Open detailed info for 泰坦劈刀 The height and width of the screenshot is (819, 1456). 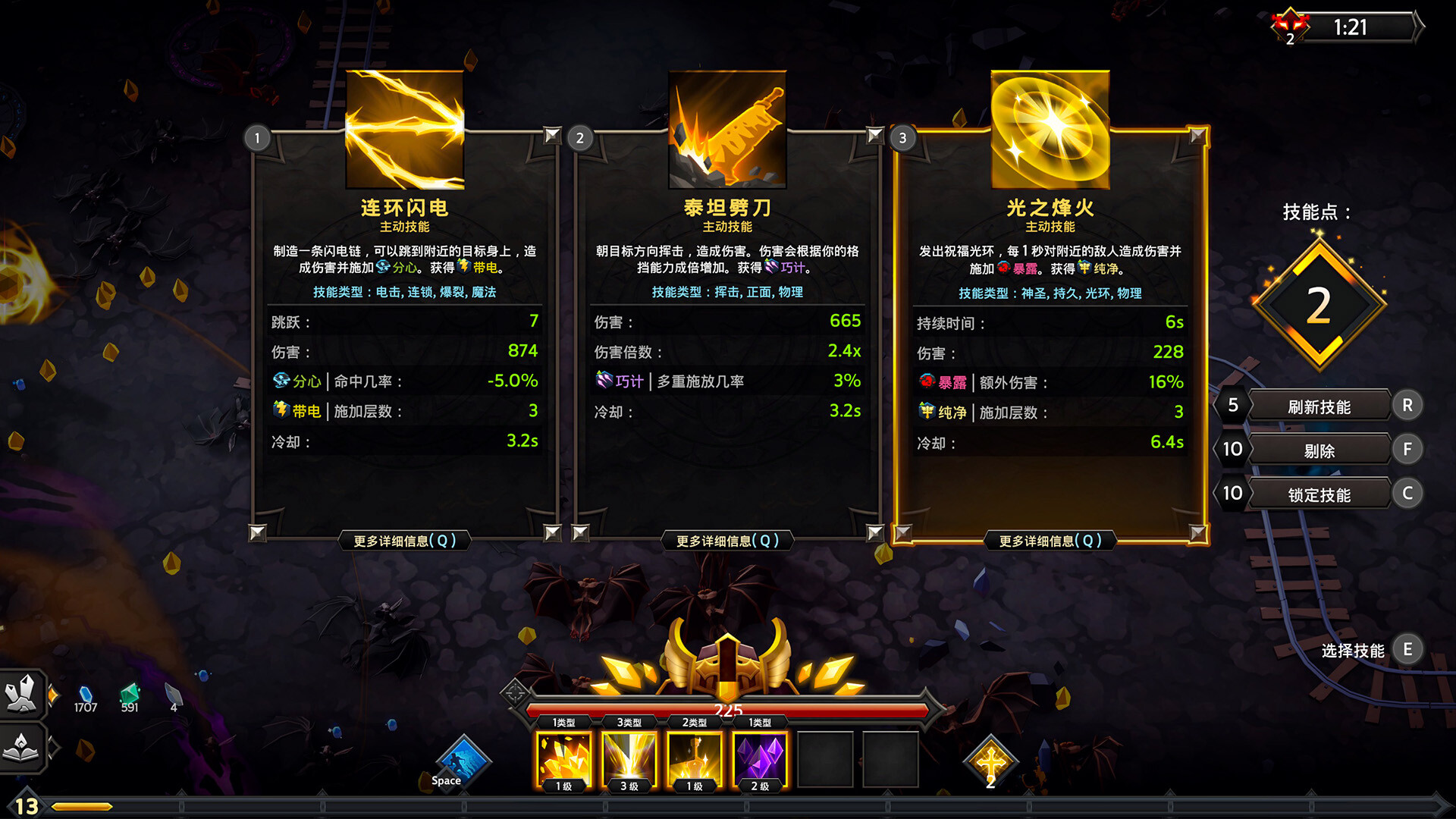728,540
